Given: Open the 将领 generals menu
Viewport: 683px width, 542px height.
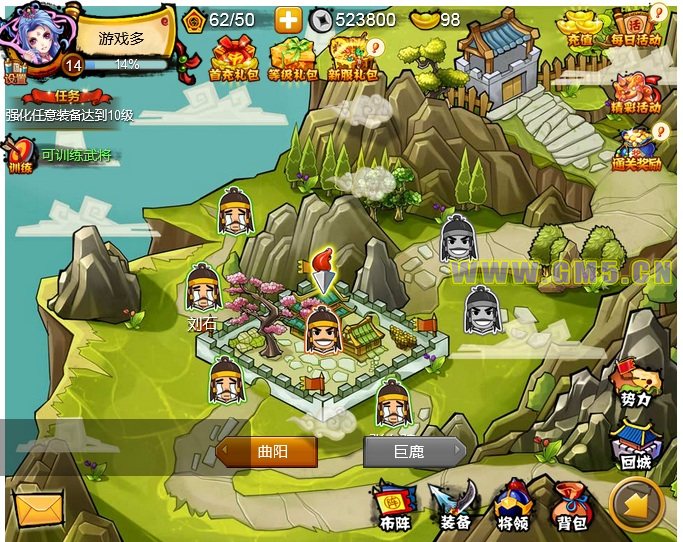Looking at the screenshot, I should click(513, 505).
